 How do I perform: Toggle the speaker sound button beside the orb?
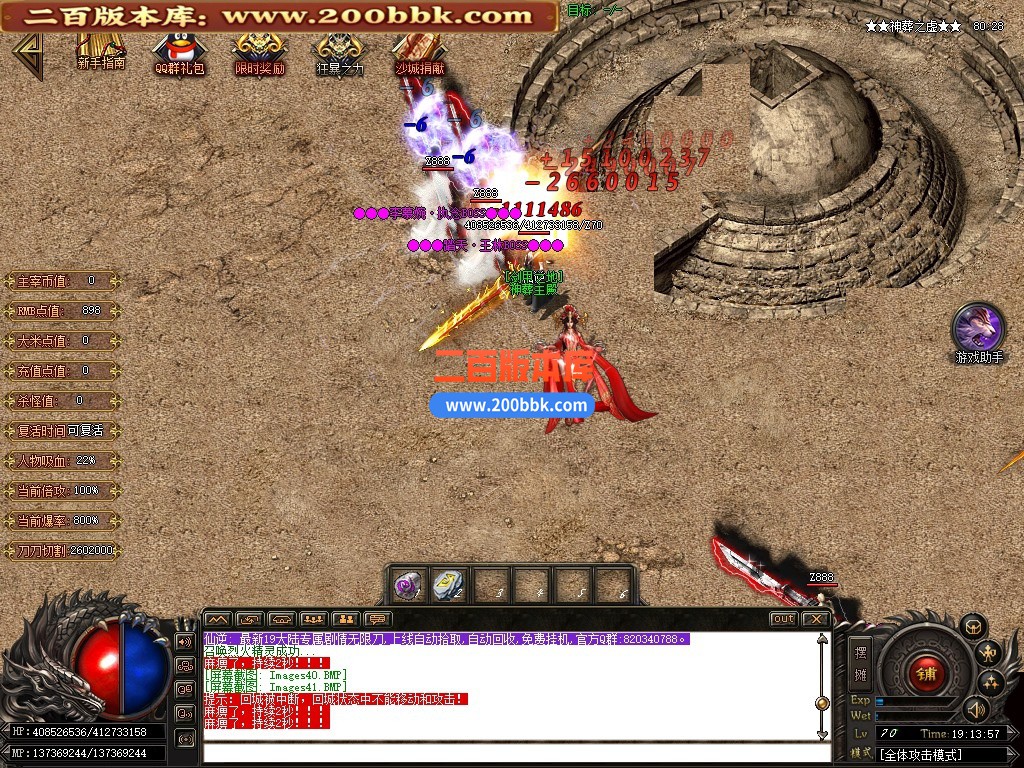(185, 640)
